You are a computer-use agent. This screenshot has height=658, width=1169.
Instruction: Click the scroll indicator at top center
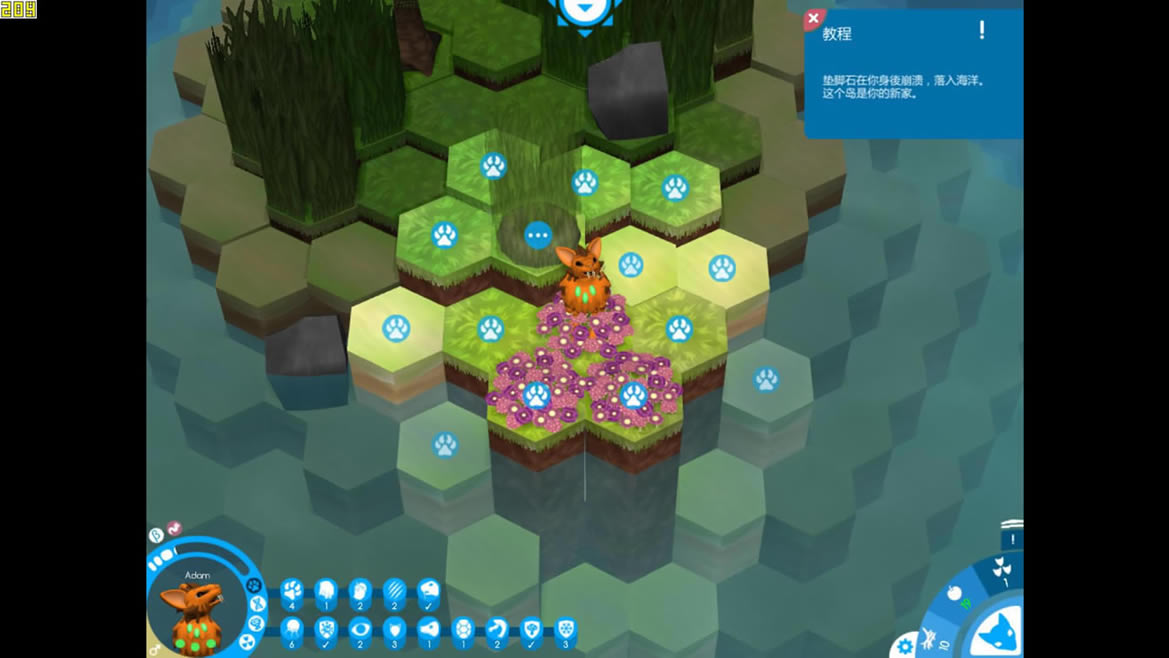[x=585, y=14]
